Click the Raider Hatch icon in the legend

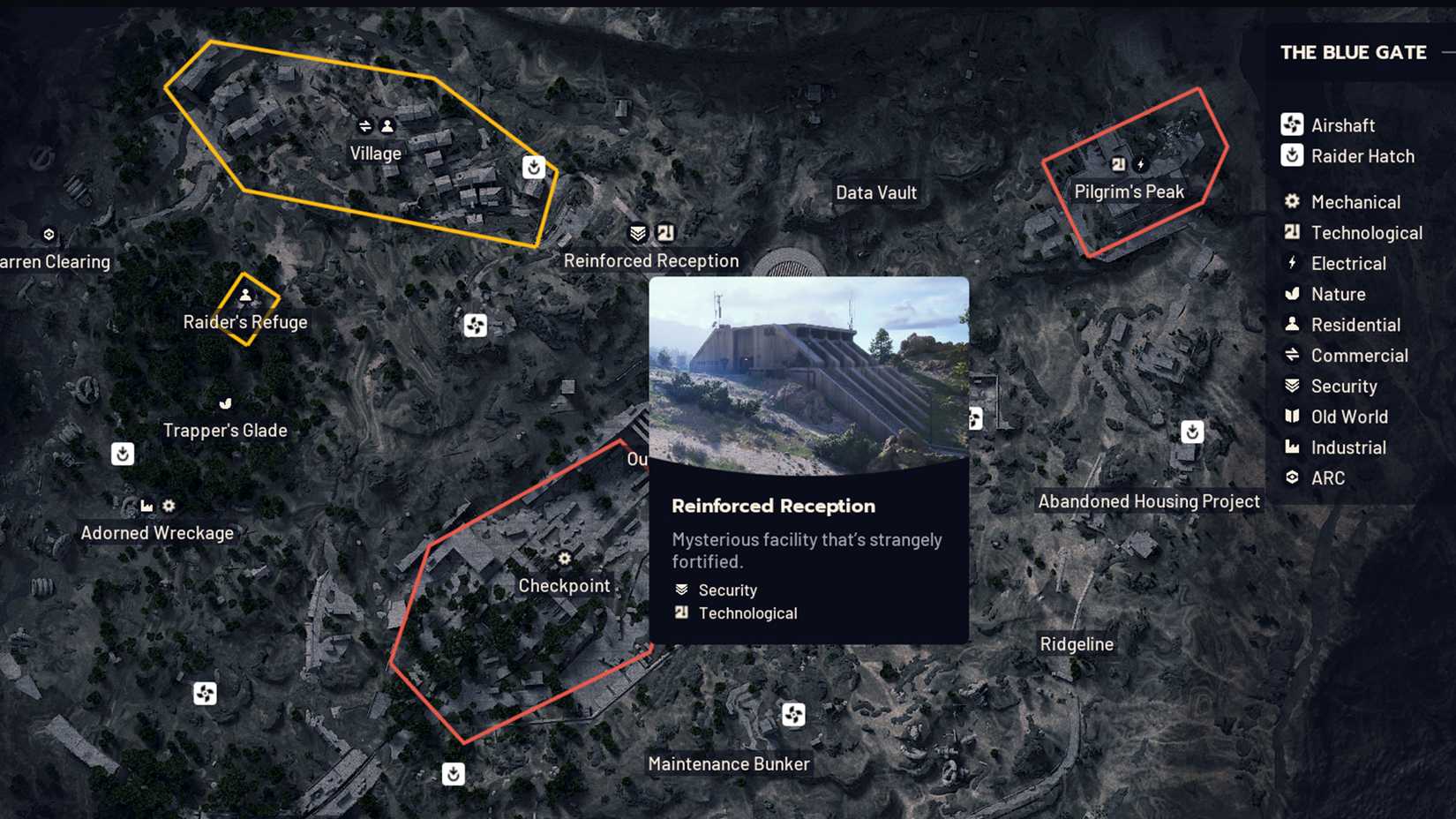[1292, 155]
